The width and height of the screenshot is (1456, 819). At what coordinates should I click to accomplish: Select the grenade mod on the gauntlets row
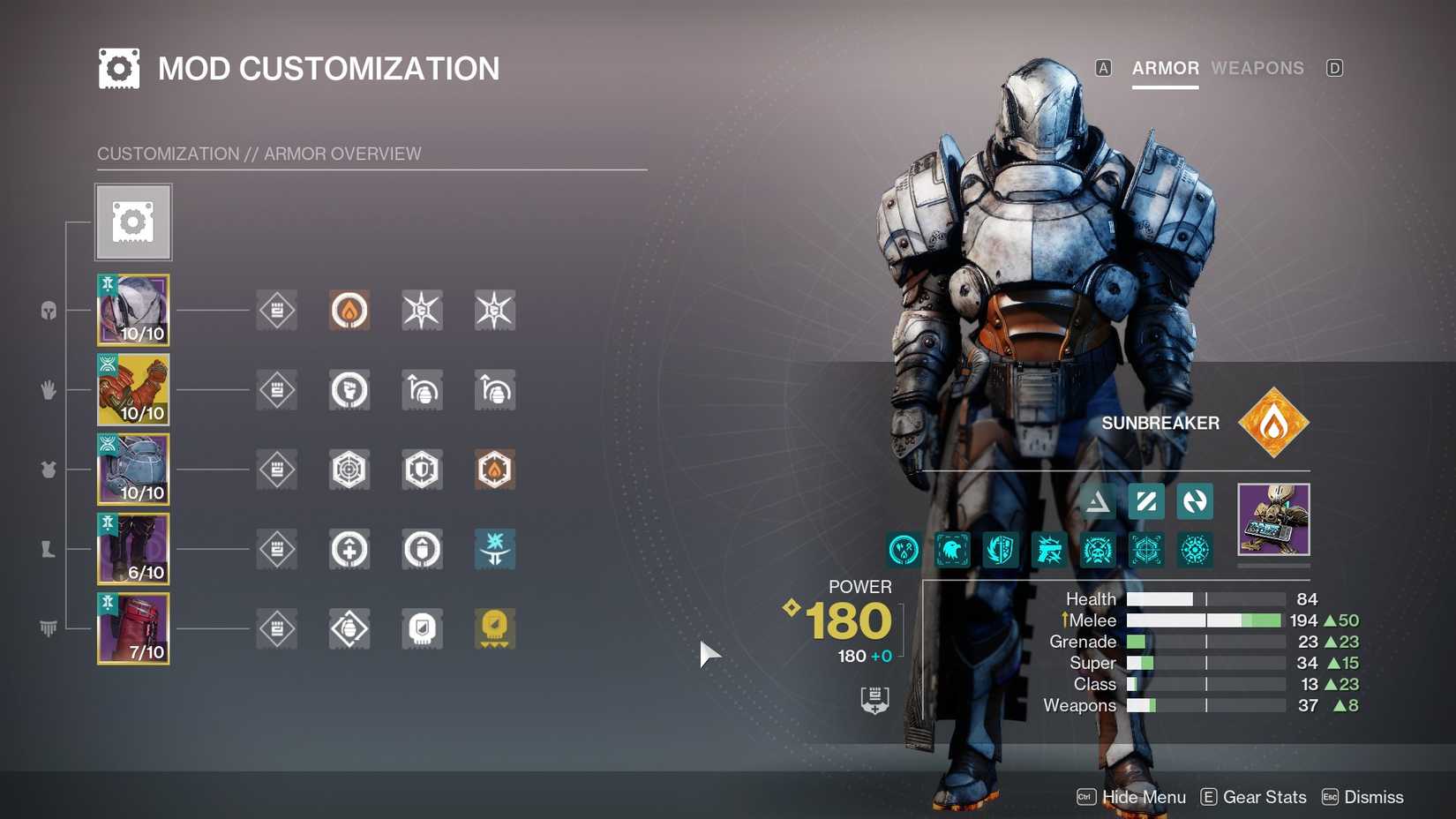pos(422,389)
